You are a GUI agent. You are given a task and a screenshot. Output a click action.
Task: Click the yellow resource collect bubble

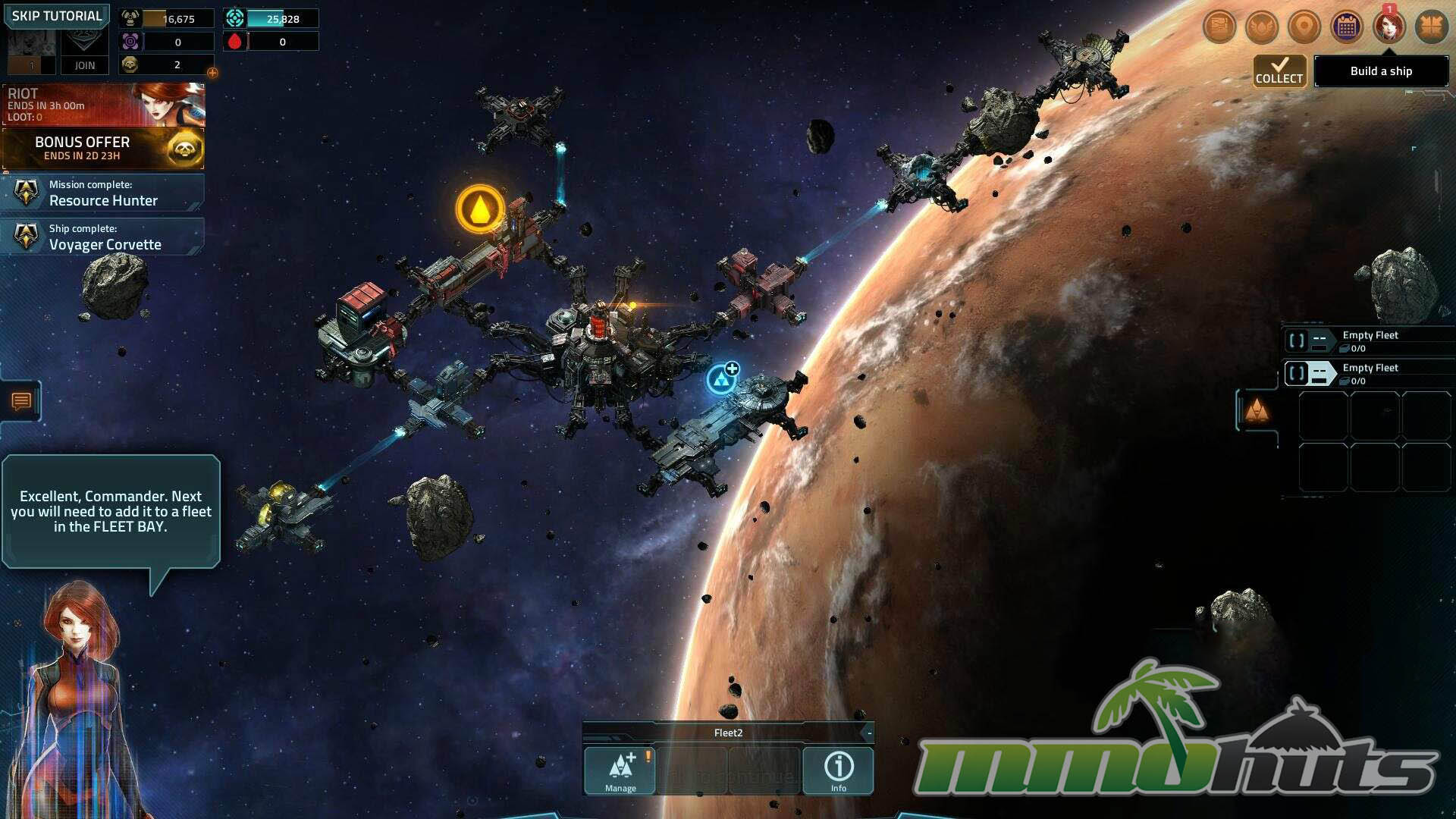point(479,209)
